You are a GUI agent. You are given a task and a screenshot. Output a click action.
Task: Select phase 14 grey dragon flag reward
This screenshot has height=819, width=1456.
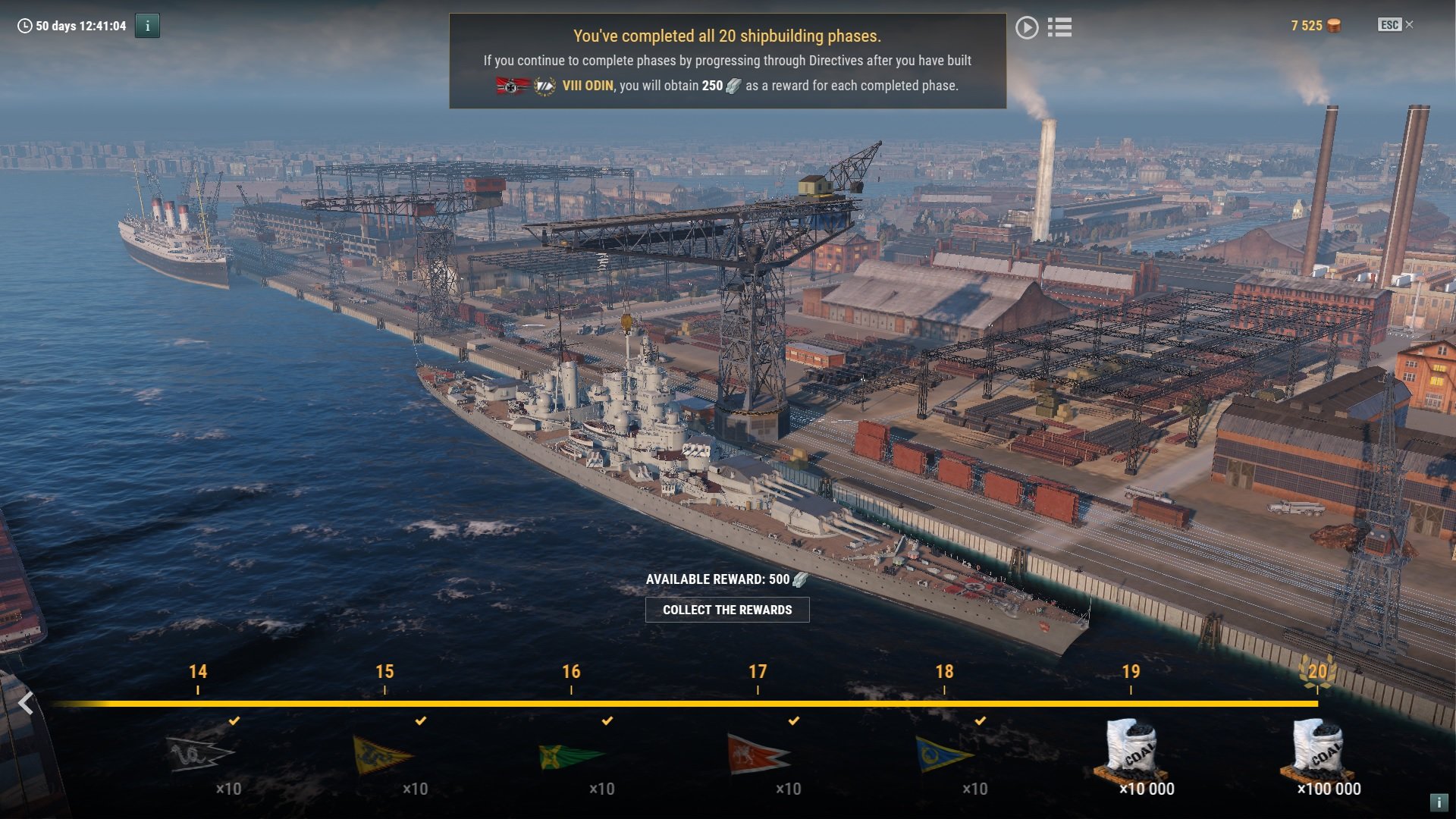(x=199, y=754)
